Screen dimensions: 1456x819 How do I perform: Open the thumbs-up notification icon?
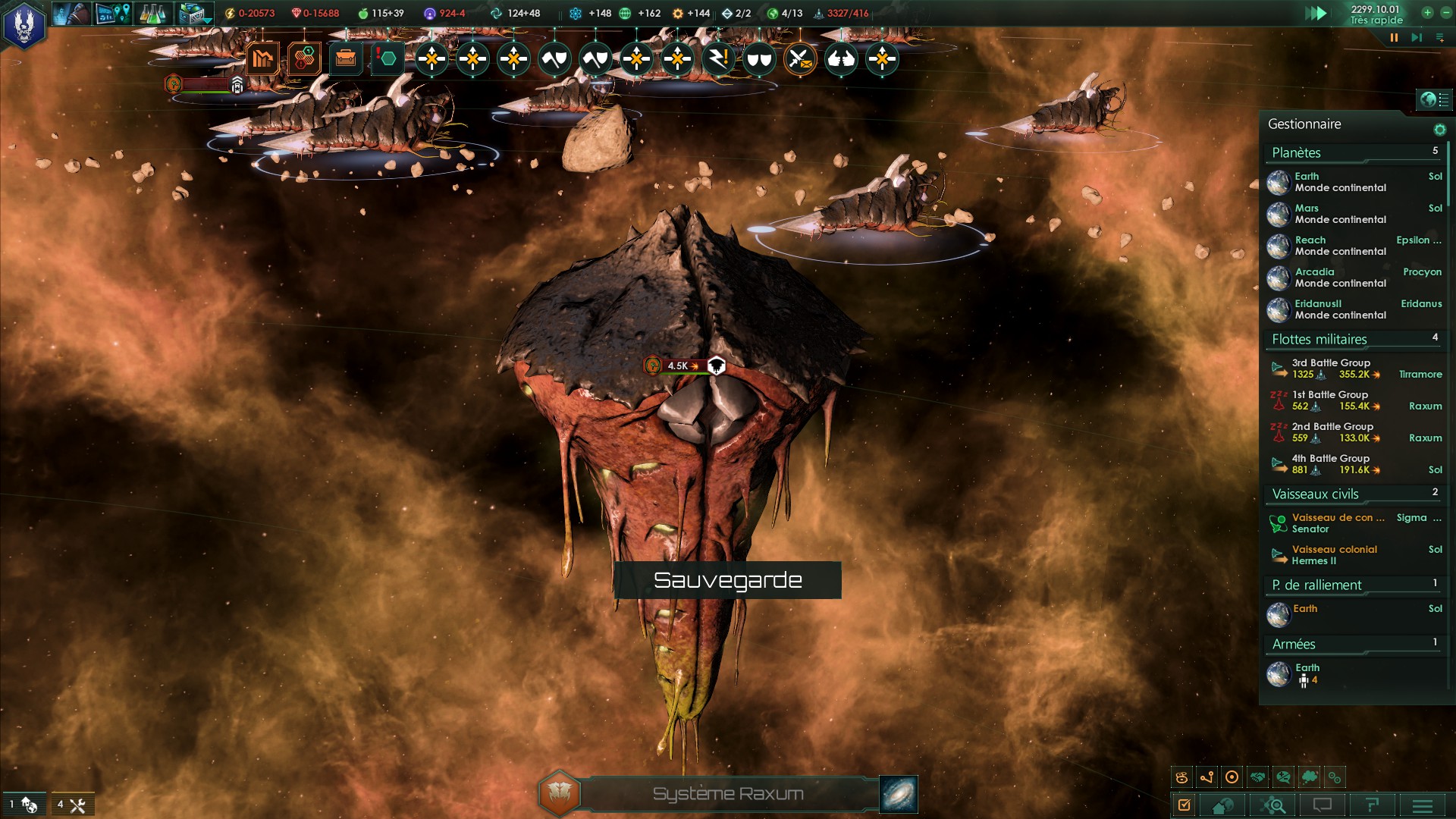coord(841,58)
